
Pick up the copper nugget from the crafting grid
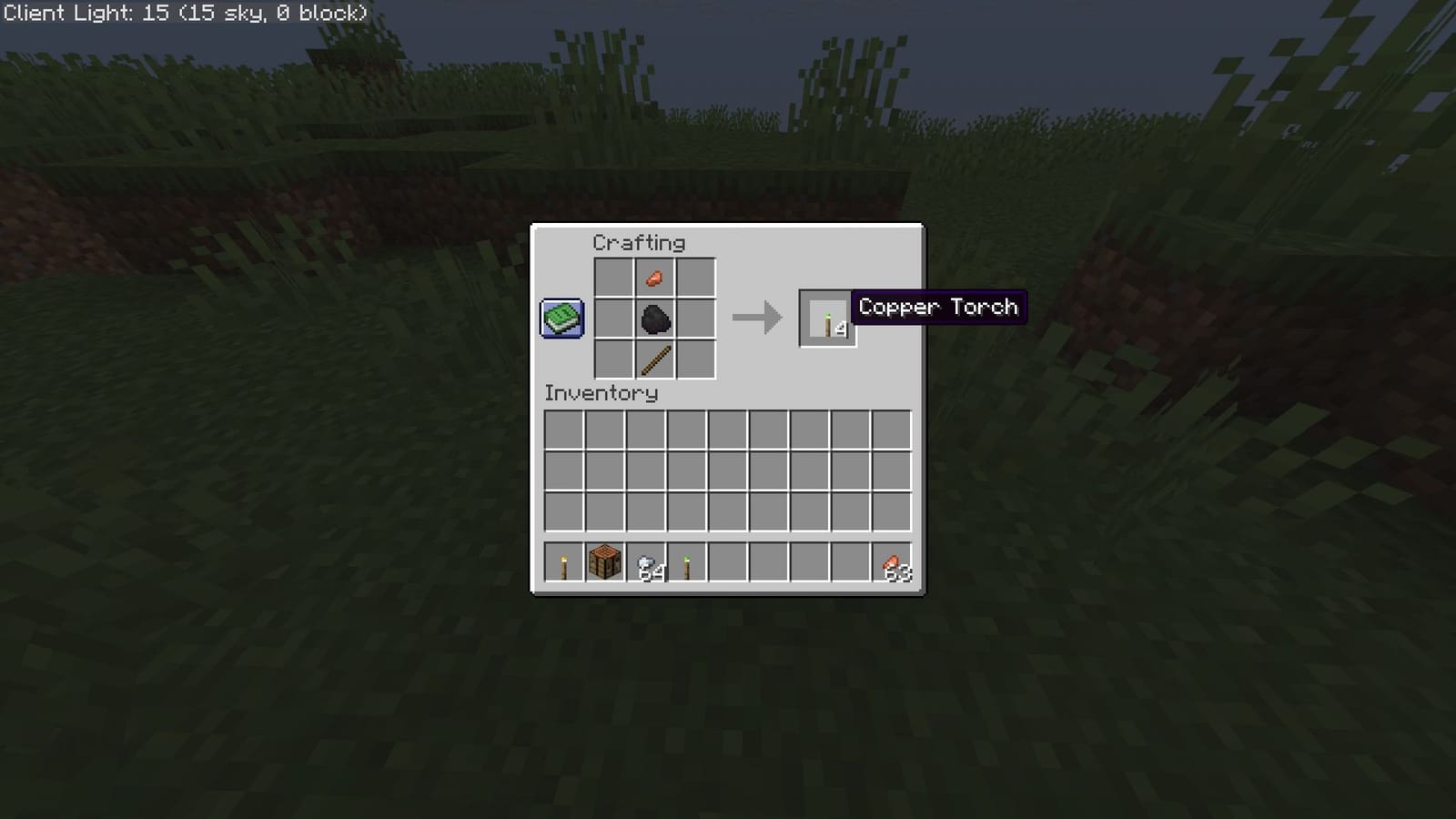(x=655, y=278)
